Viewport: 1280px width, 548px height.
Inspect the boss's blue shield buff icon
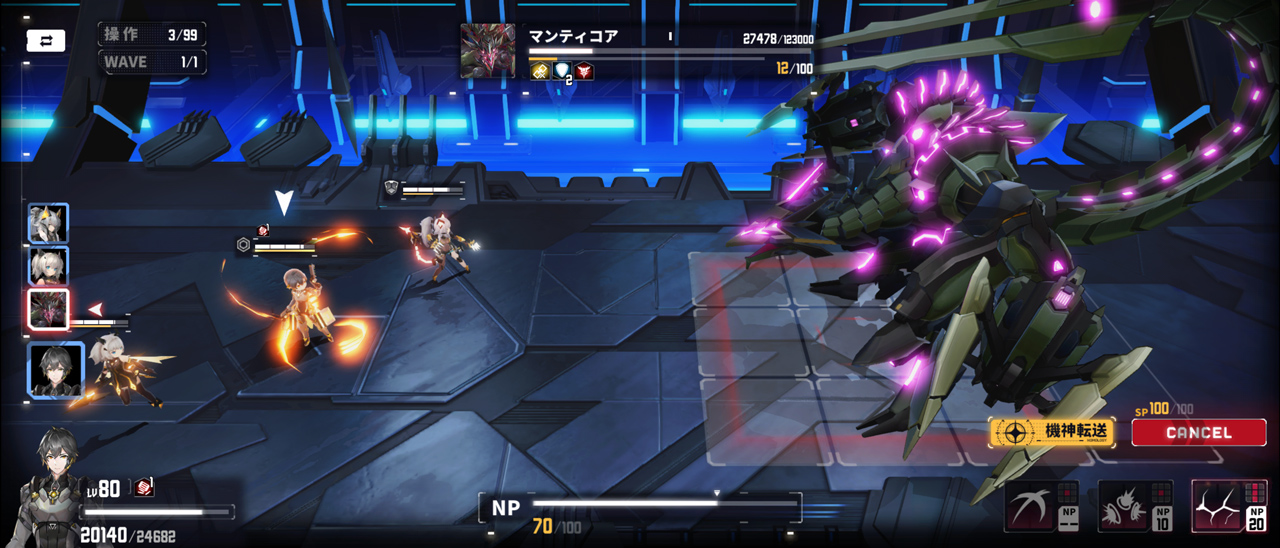pyautogui.click(x=561, y=70)
